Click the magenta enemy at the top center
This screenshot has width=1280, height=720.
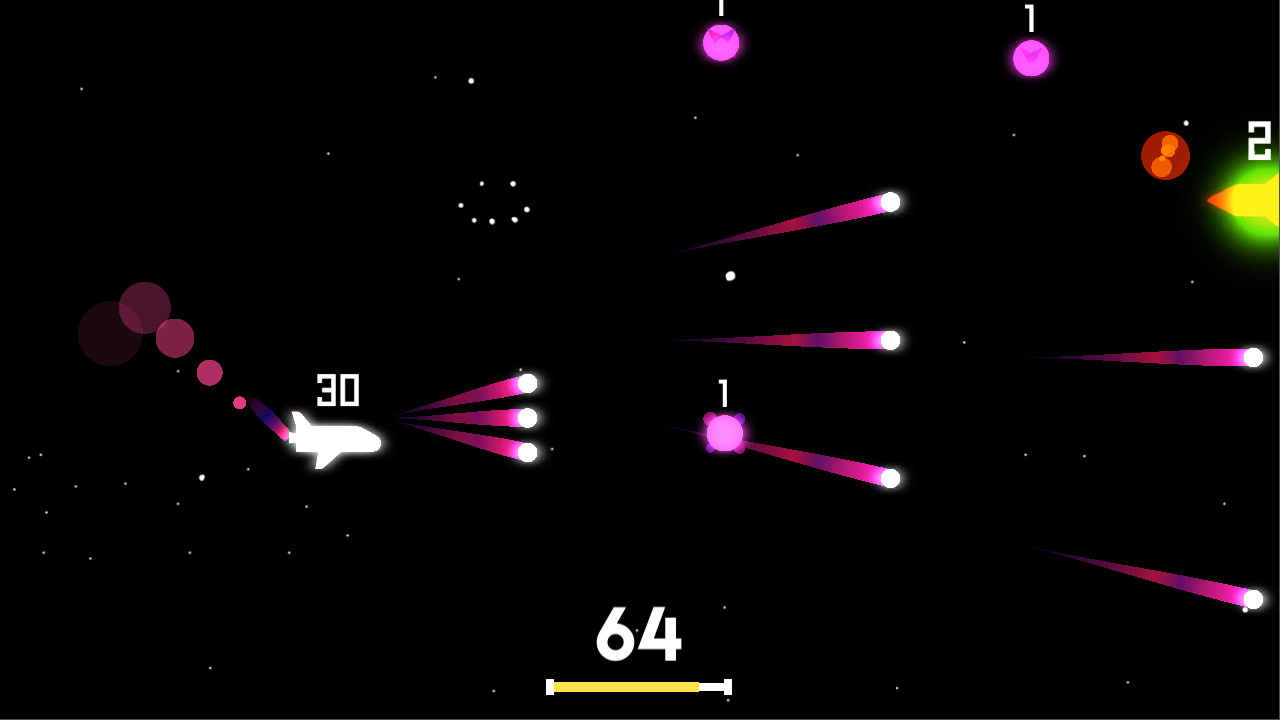pos(720,45)
